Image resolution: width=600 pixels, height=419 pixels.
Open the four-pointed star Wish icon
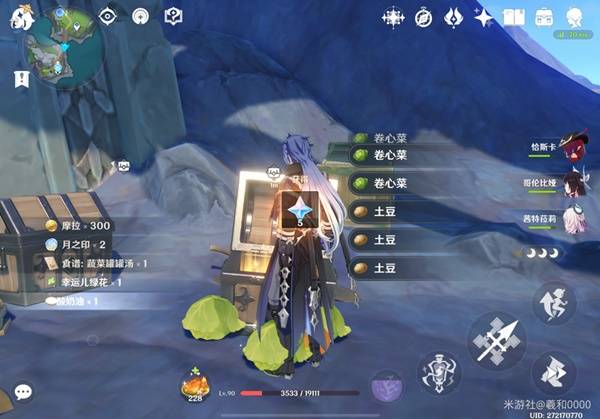pos(484,17)
